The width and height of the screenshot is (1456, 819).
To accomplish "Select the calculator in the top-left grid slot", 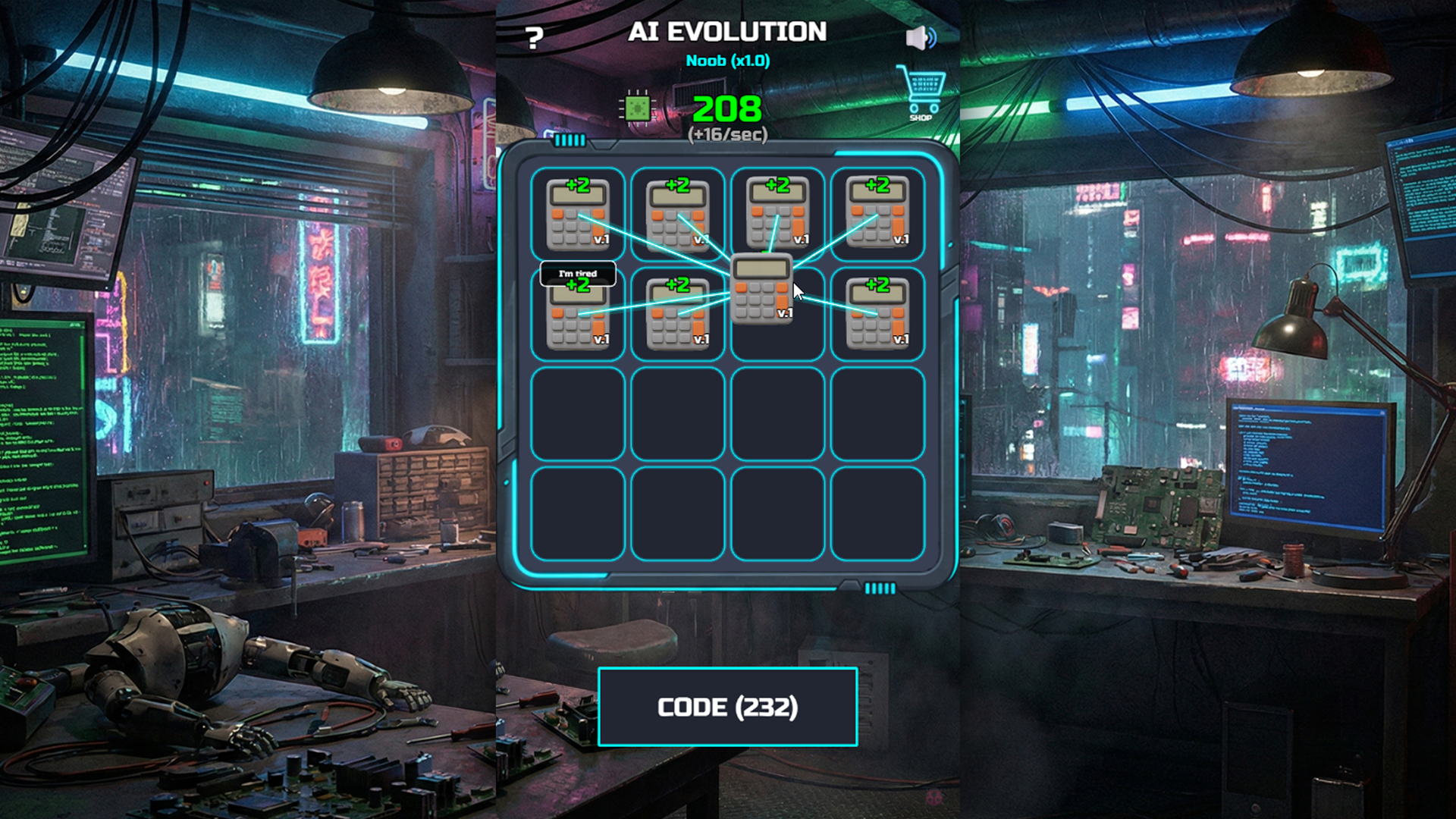I will tap(579, 215).
